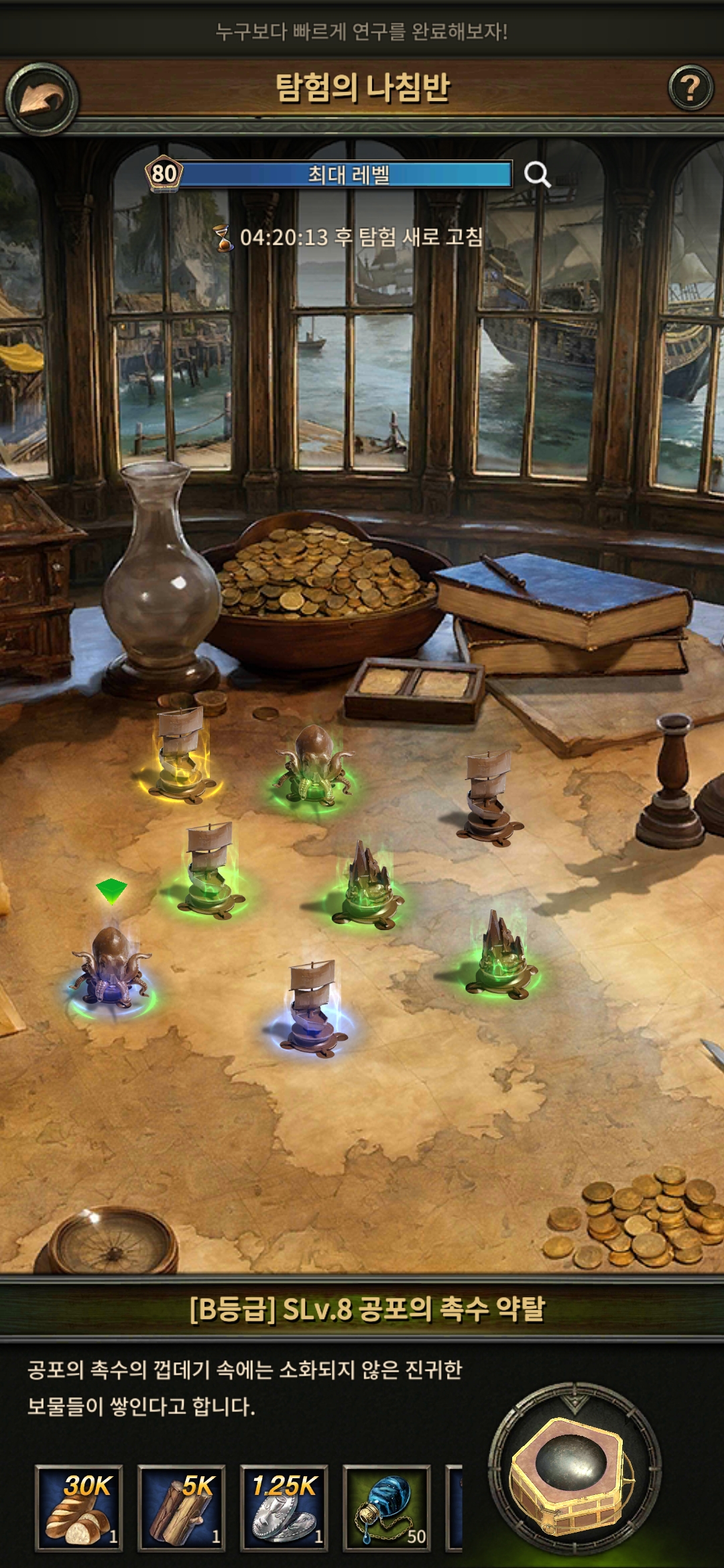Inspect the 1.25K silver coin reward
724x1568 pixels.
point(284,1507)
